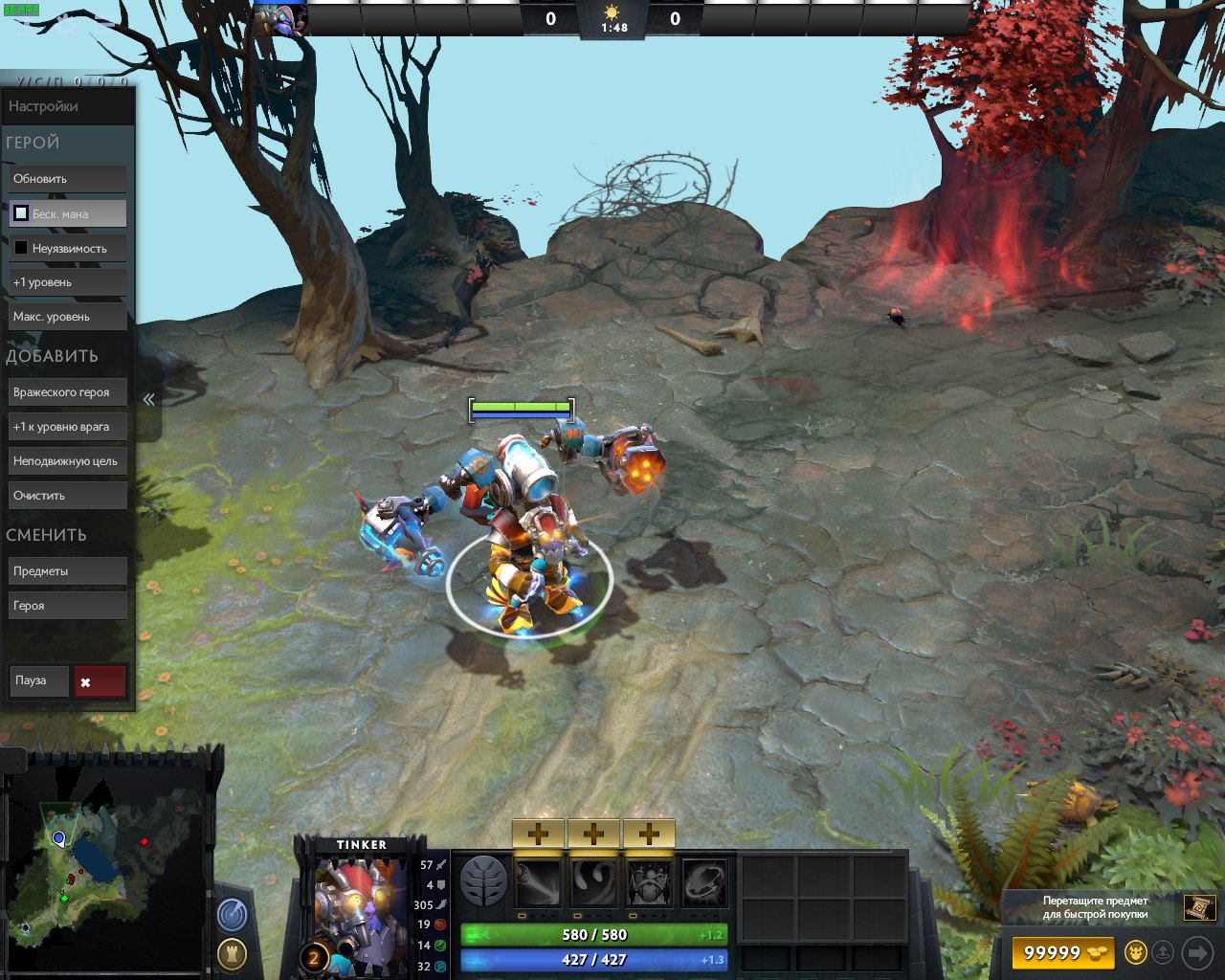Level up the Laser ability

point(538,834)
